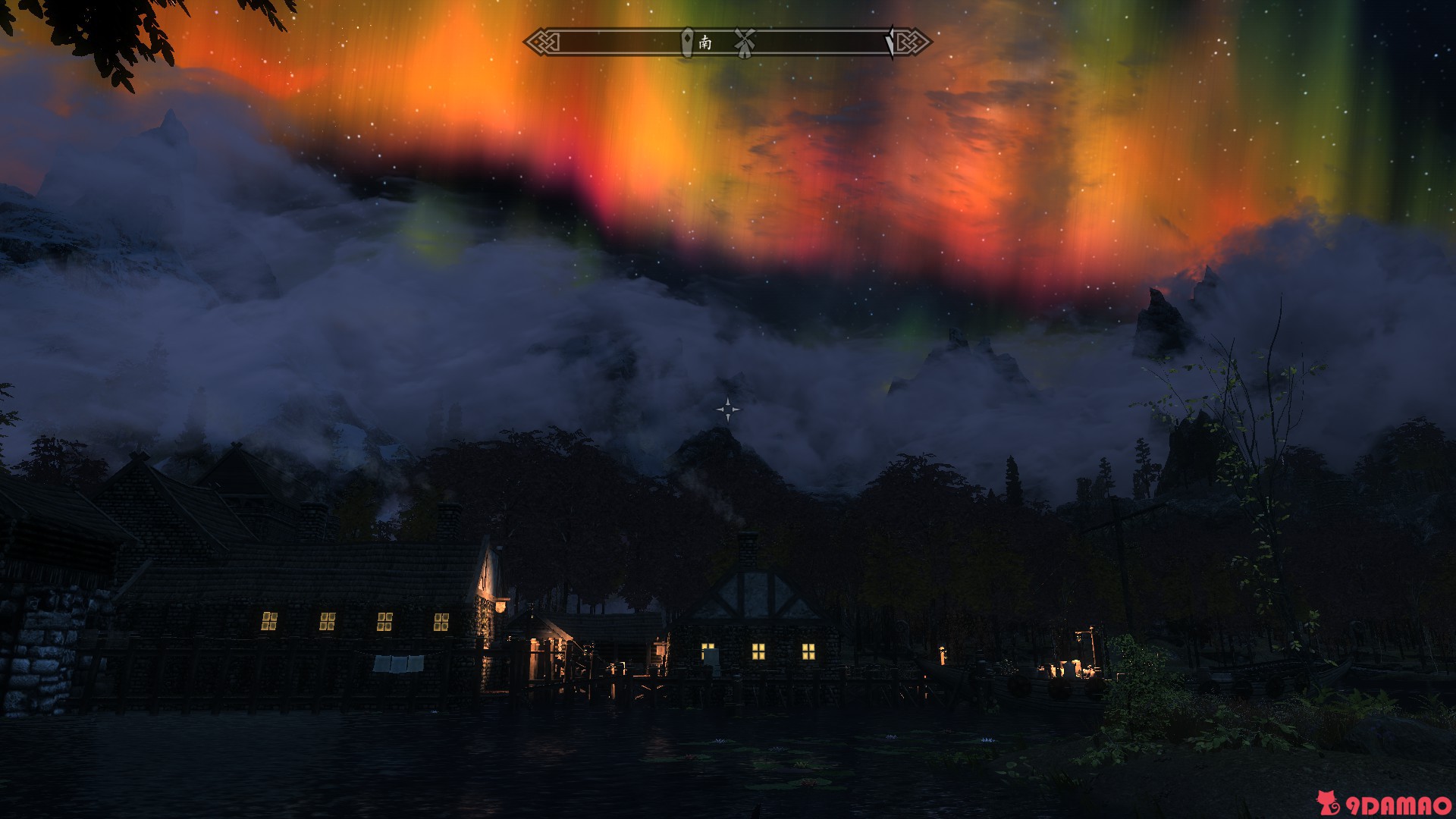Viewport: 1456px width, 819px height.
Task: Click the quest arrow marker at the compass edge
Action: click(890, 42)
